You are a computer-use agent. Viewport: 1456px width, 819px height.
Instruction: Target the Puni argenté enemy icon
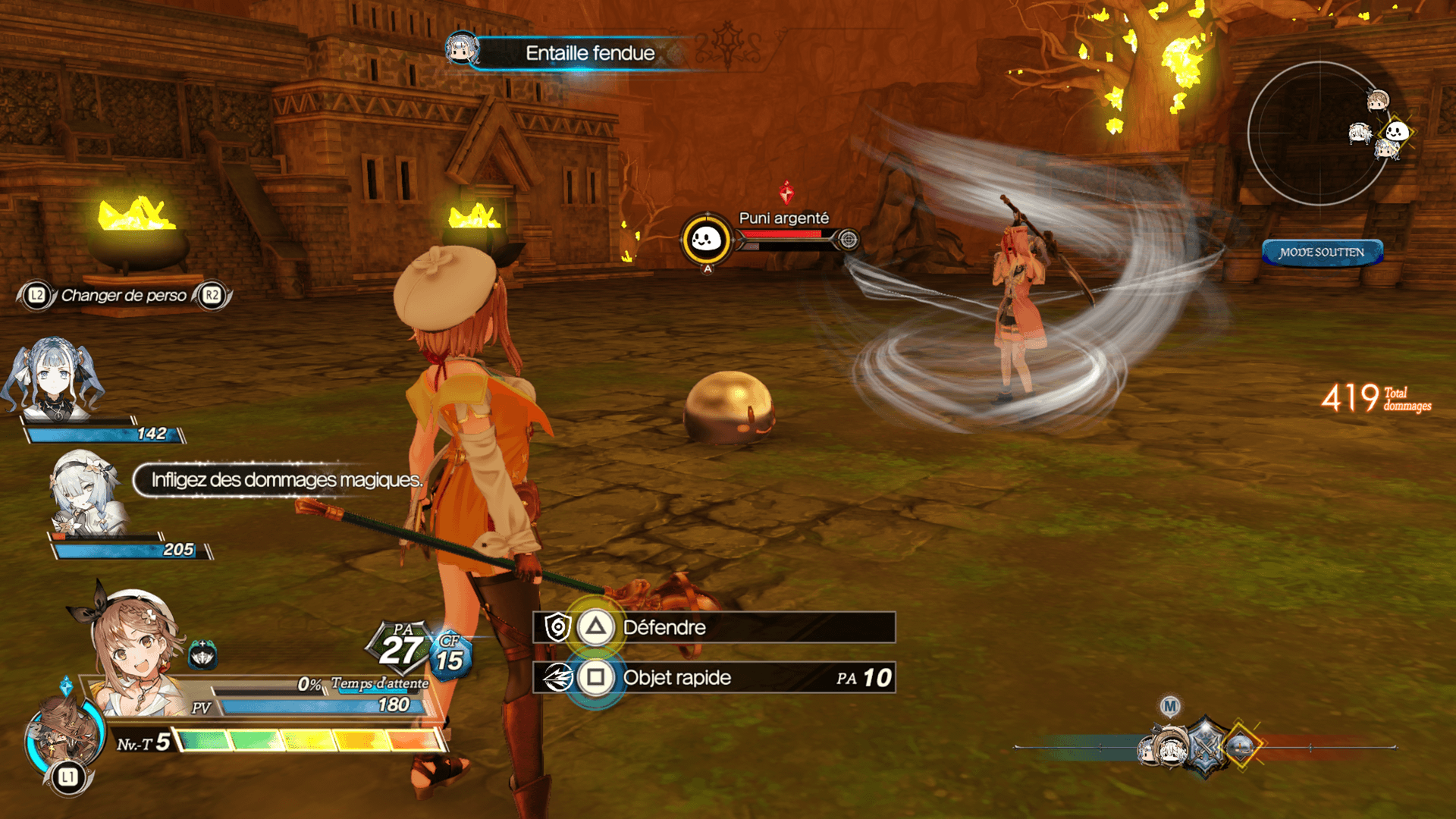[706, 240]
